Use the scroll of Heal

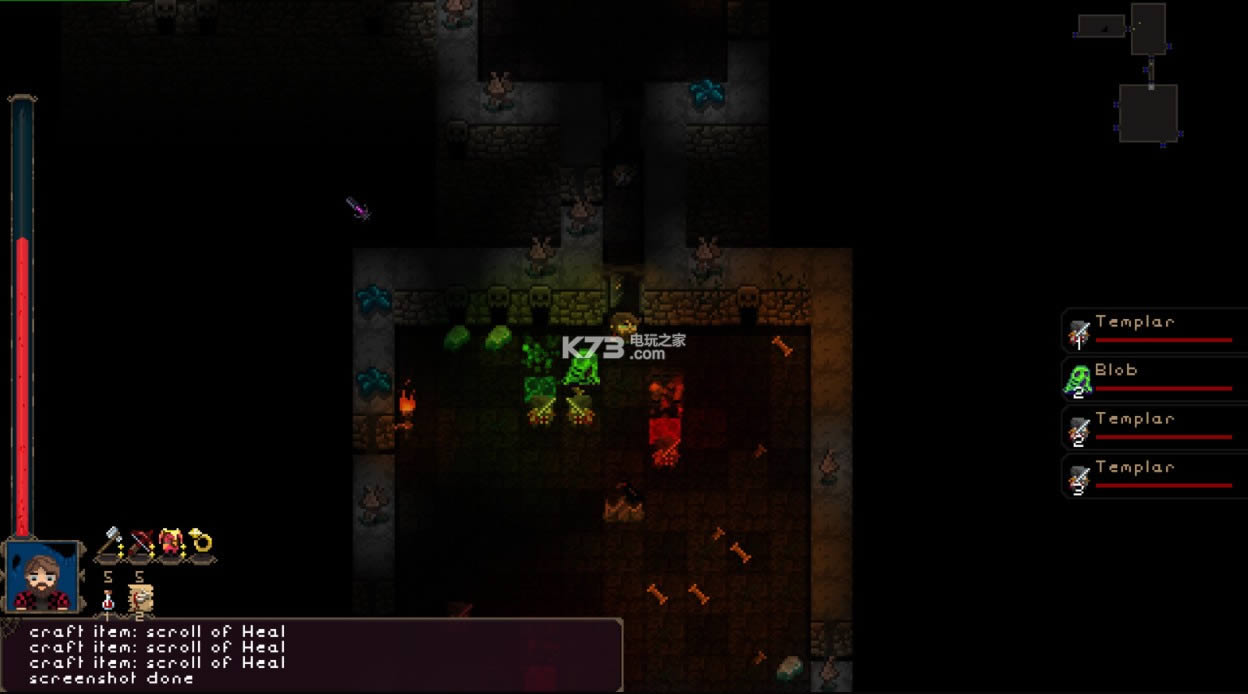point(141,599)
